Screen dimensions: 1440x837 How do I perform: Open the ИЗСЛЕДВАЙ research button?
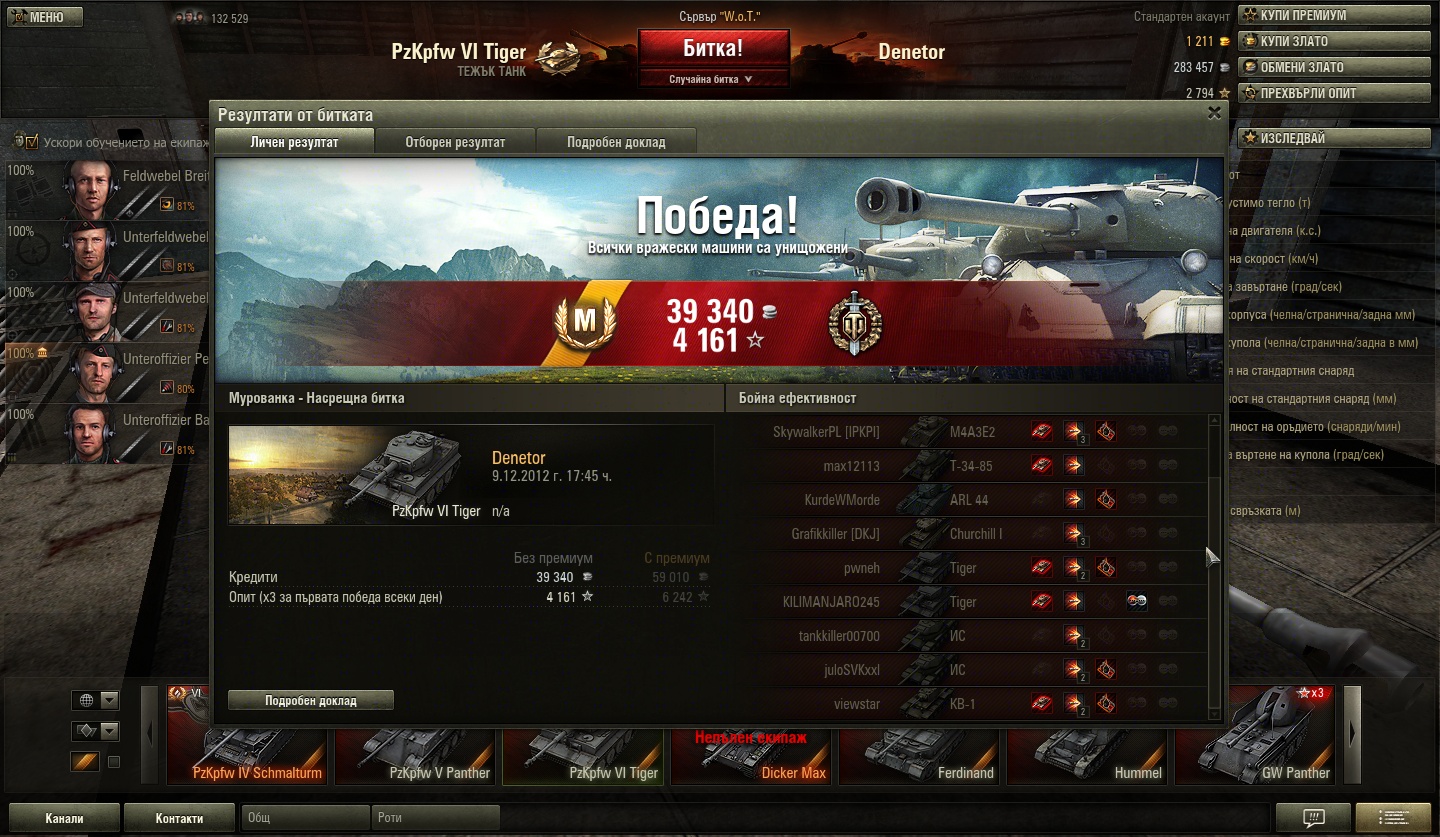(1333, 138)
